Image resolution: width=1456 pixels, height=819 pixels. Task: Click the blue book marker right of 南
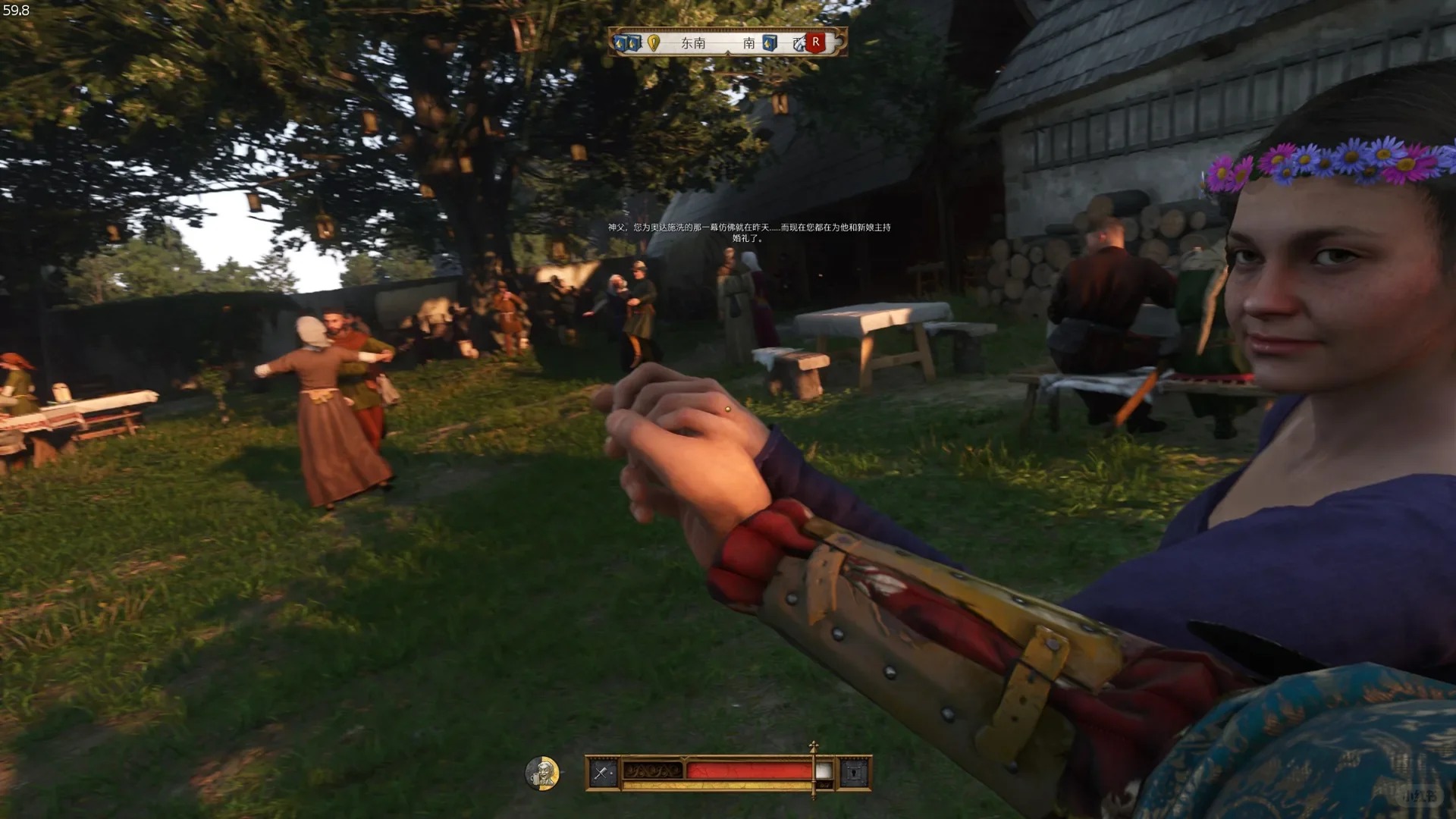(x=770, y=42)
